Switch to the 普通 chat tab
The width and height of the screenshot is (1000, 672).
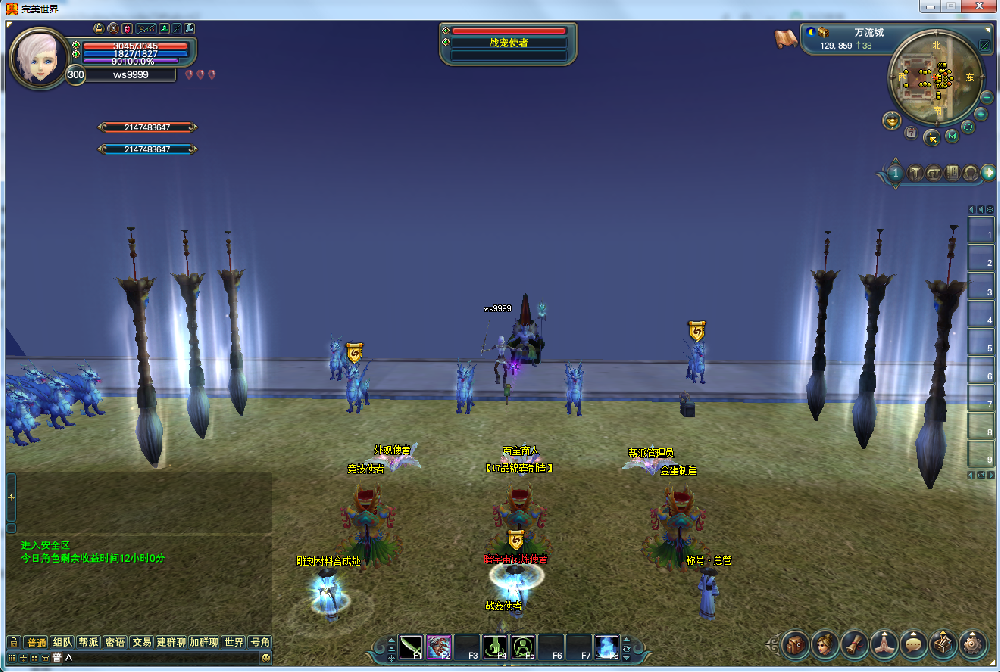pyautogui.click(x=36, y=642)
